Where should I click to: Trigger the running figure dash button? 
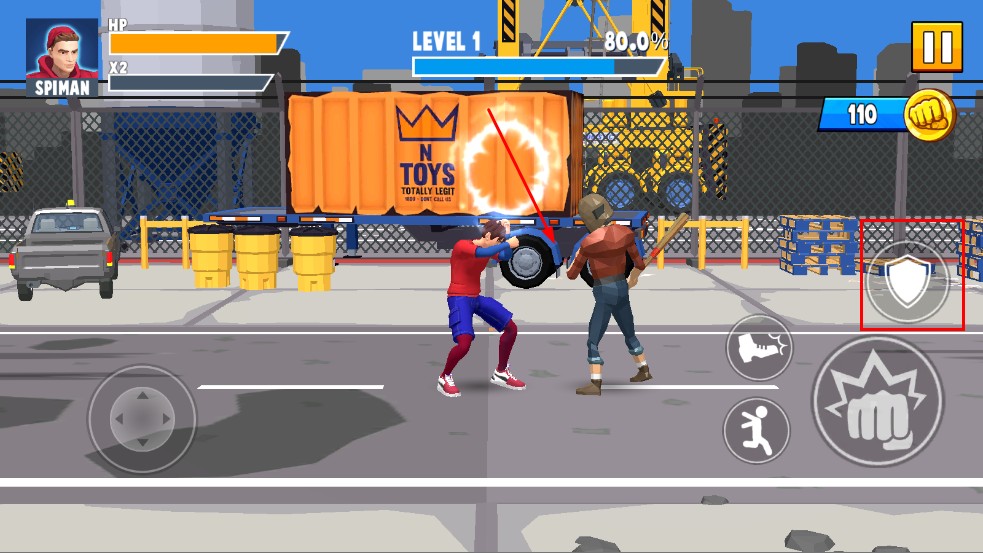[756, 430]
